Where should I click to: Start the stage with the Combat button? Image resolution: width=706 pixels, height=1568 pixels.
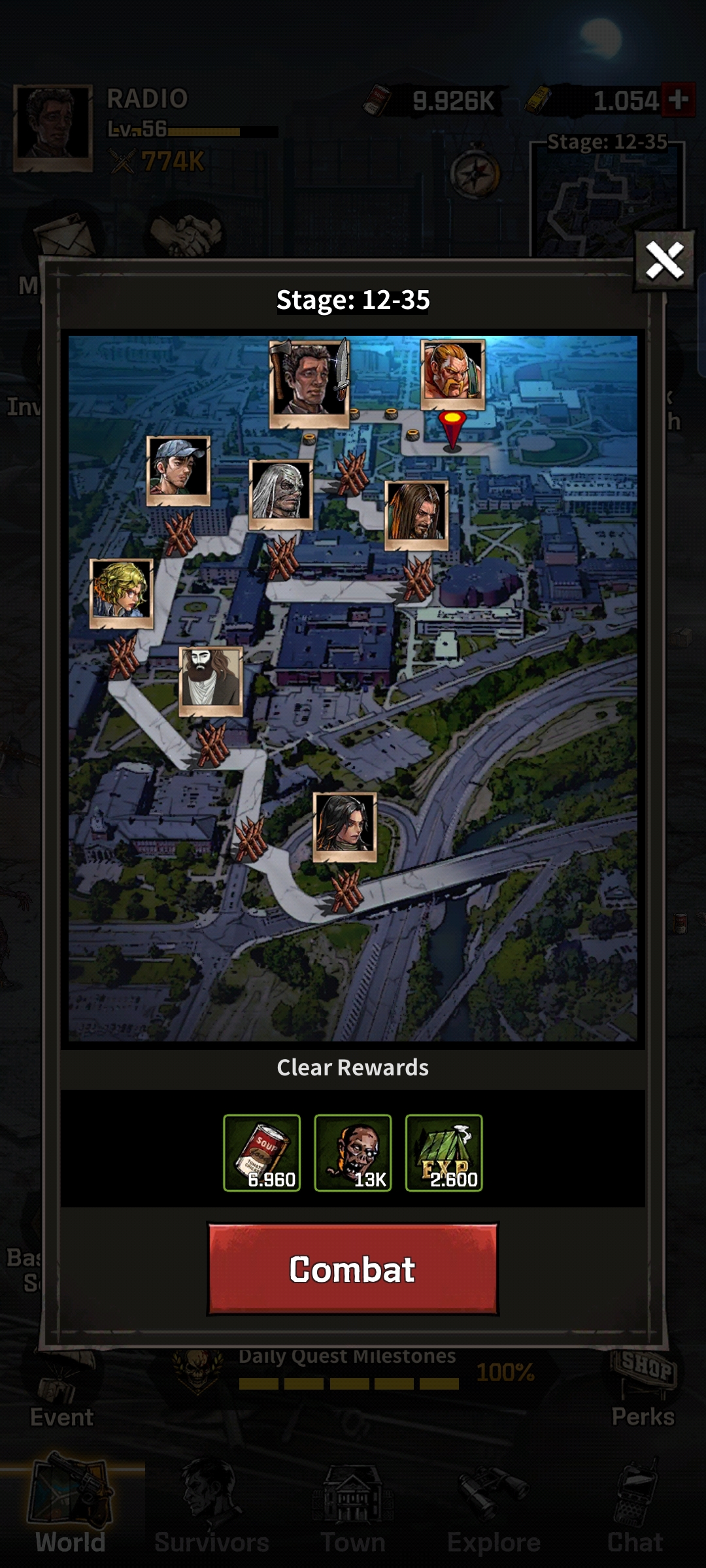[352, 1269]
